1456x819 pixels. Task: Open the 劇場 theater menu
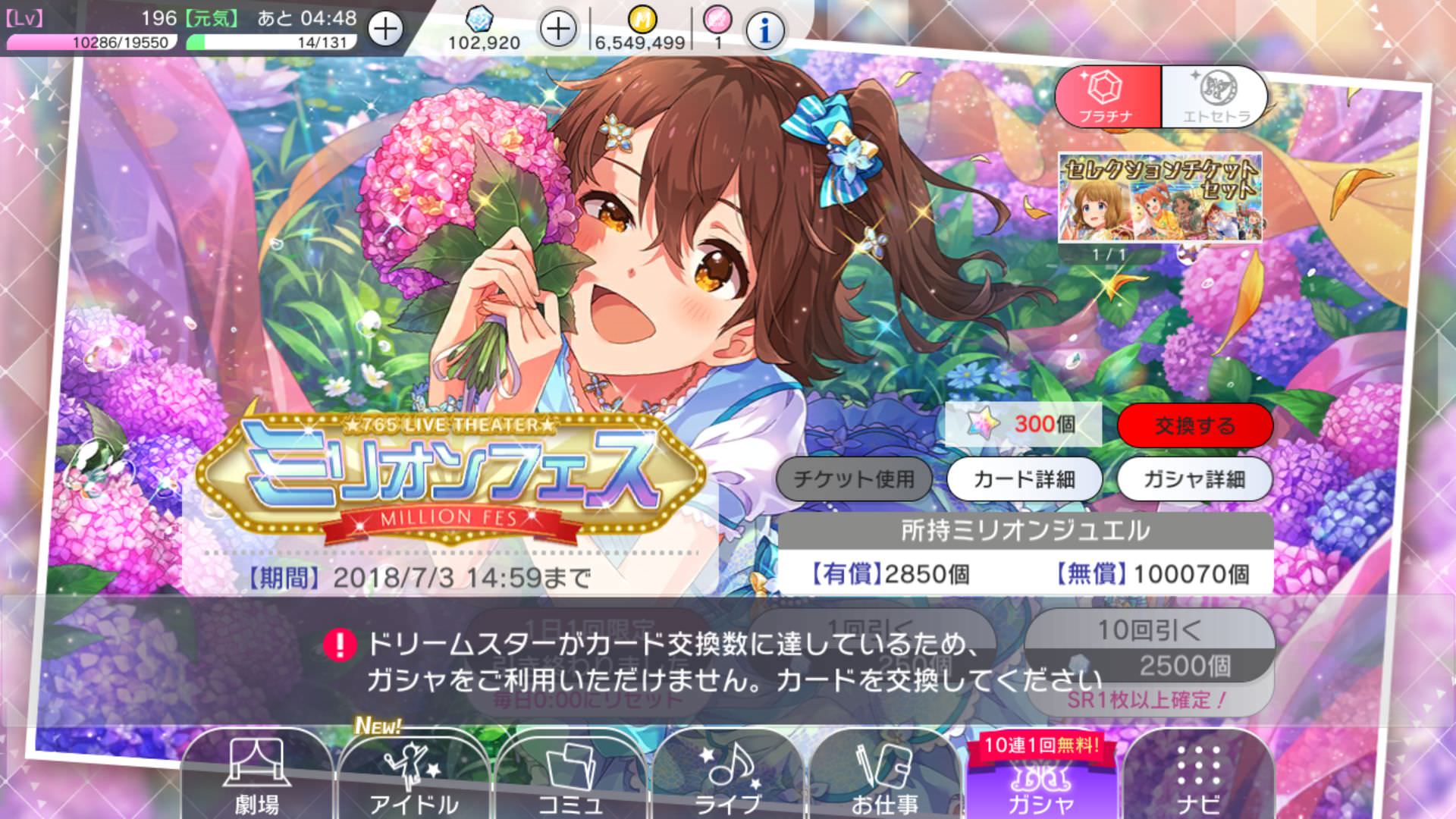256,777
